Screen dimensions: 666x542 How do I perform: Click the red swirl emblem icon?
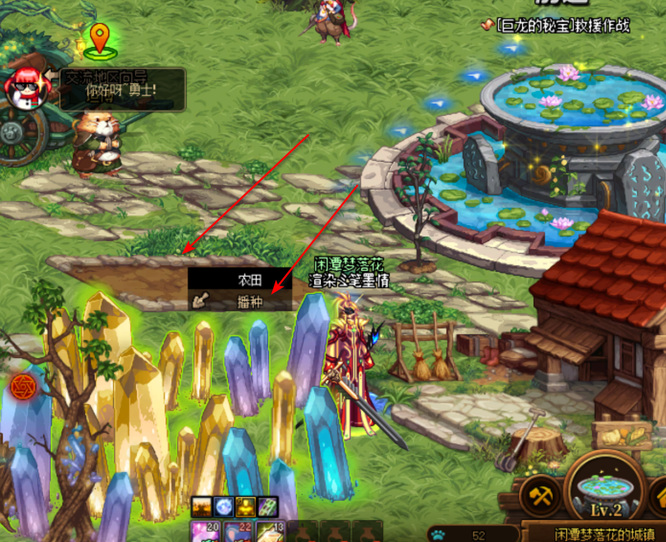(x=21, y=386)
